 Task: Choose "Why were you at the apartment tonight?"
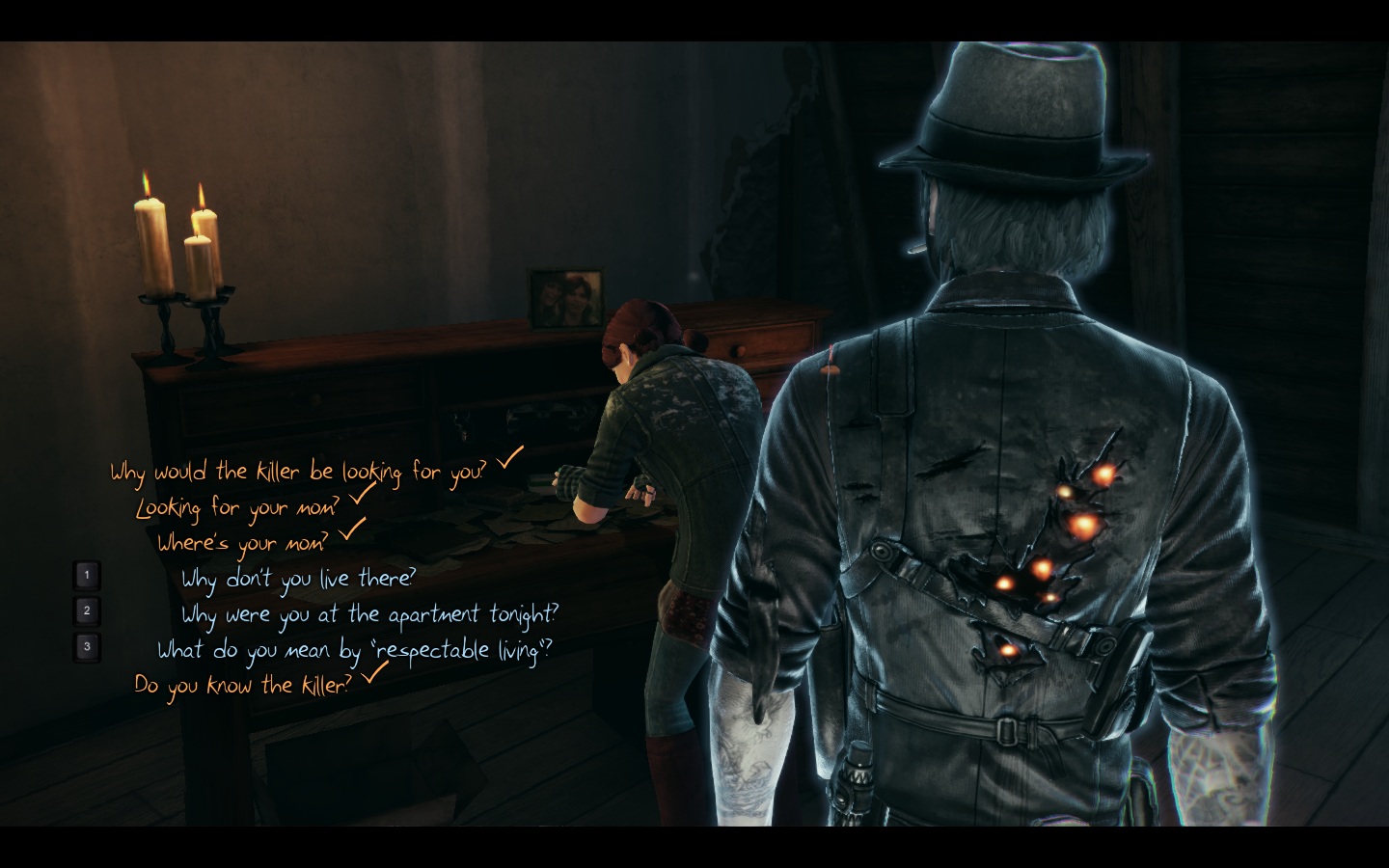(369, 614)
